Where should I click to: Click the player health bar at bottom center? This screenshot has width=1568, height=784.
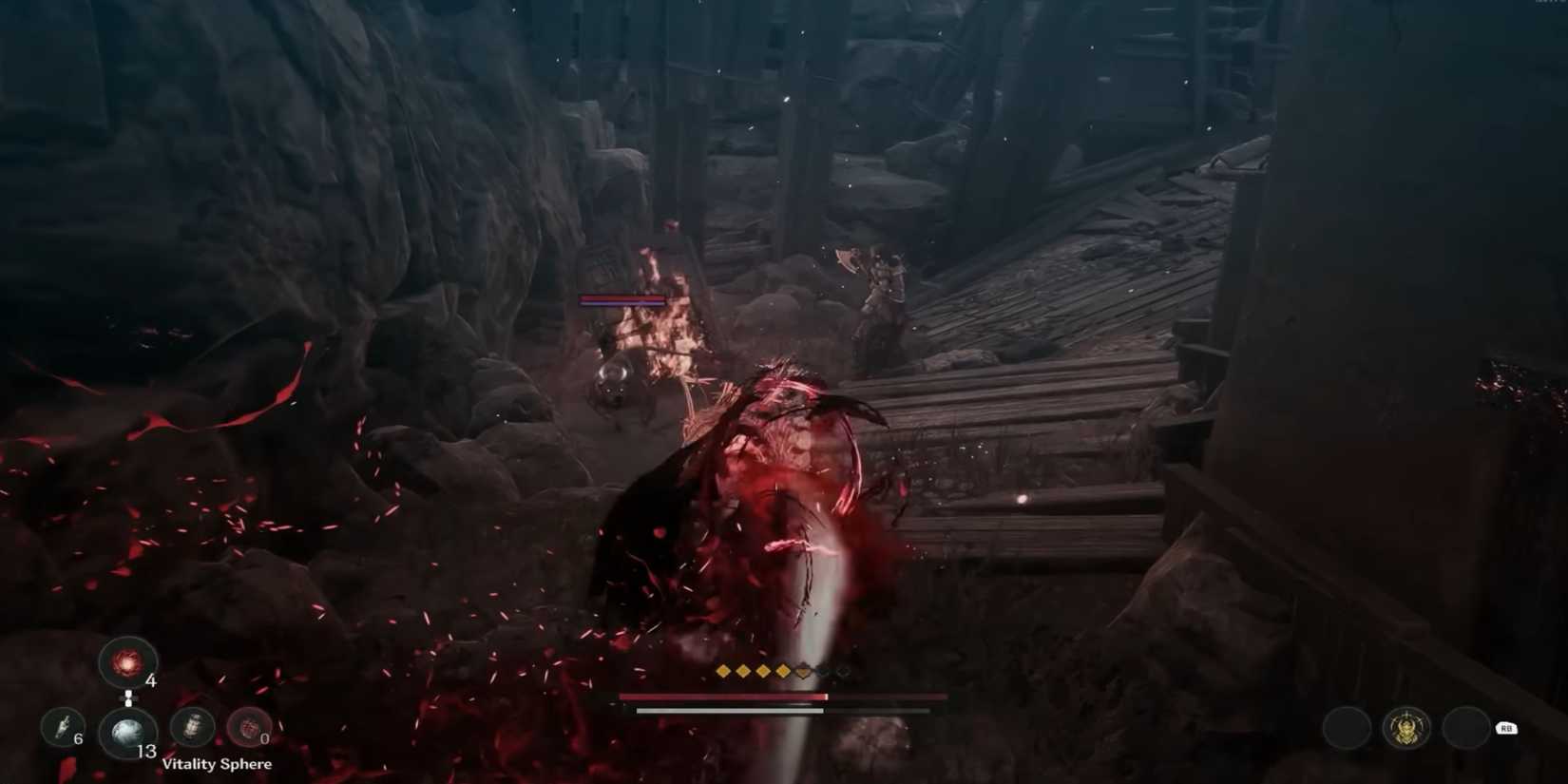point(722,697)
